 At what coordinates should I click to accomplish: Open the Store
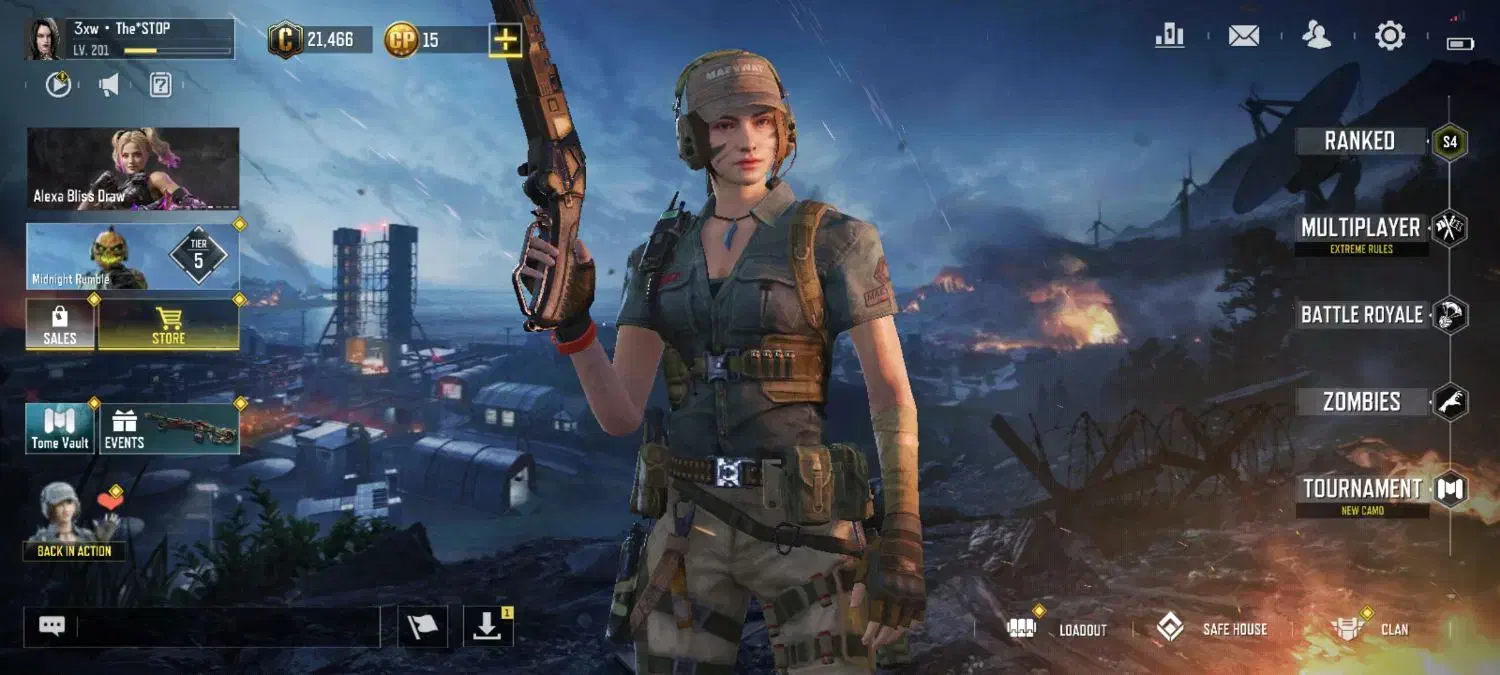[168, 324]
